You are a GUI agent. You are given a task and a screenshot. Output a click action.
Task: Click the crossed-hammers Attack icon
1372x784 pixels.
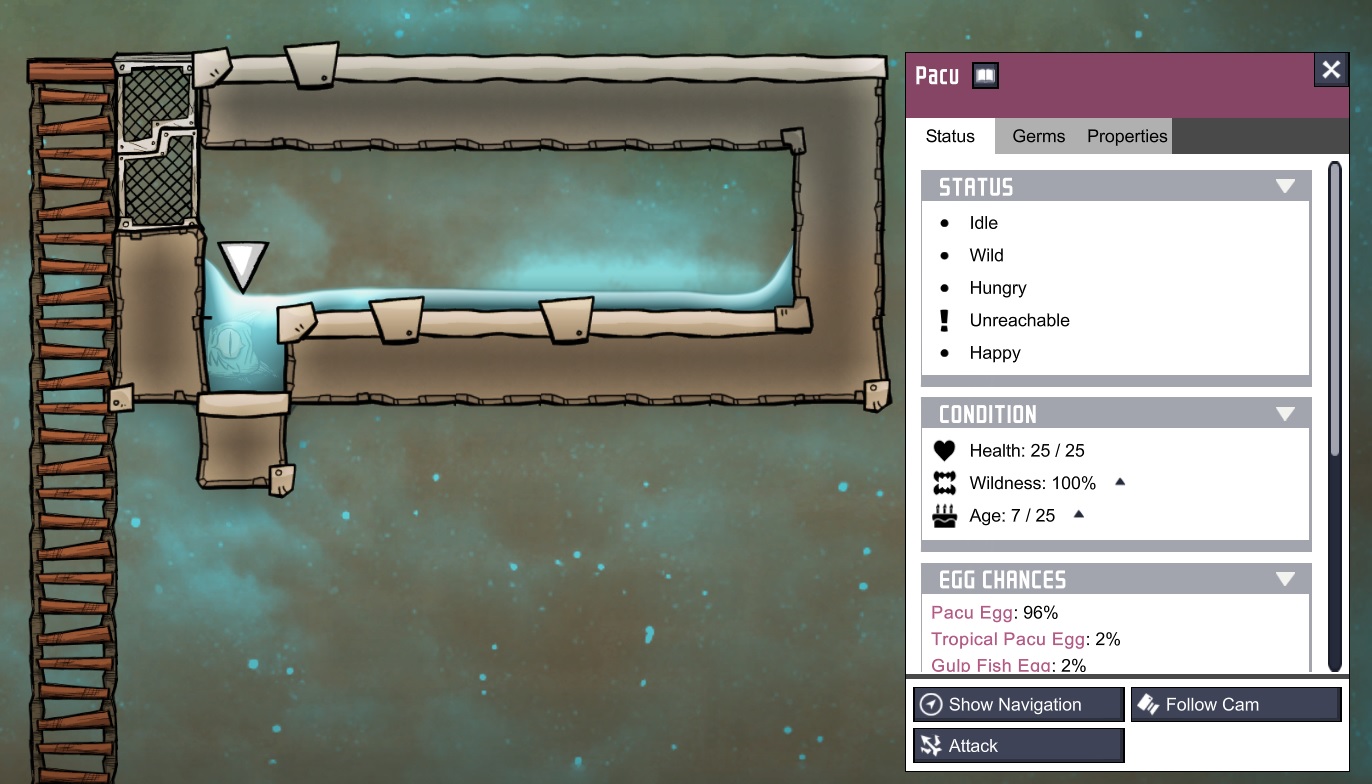pos(931,744)
